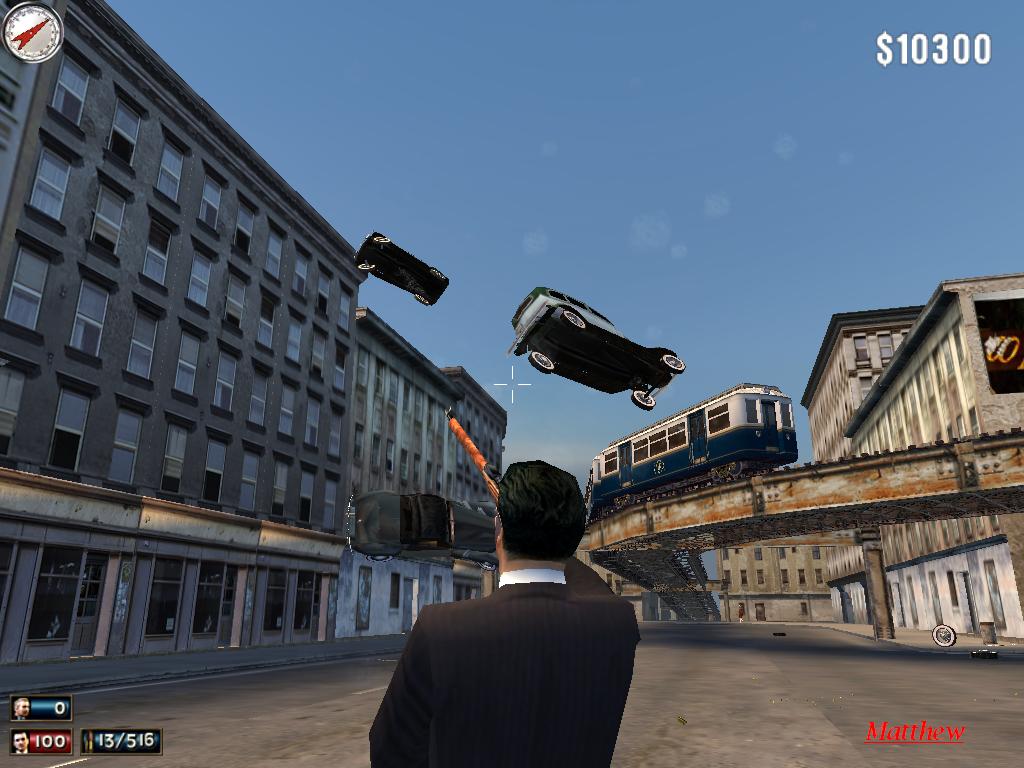Viewport: 1024px width, 768px height.
Task: Select the grey-haired companion portrait icon
Action: [x=21, y=708]
